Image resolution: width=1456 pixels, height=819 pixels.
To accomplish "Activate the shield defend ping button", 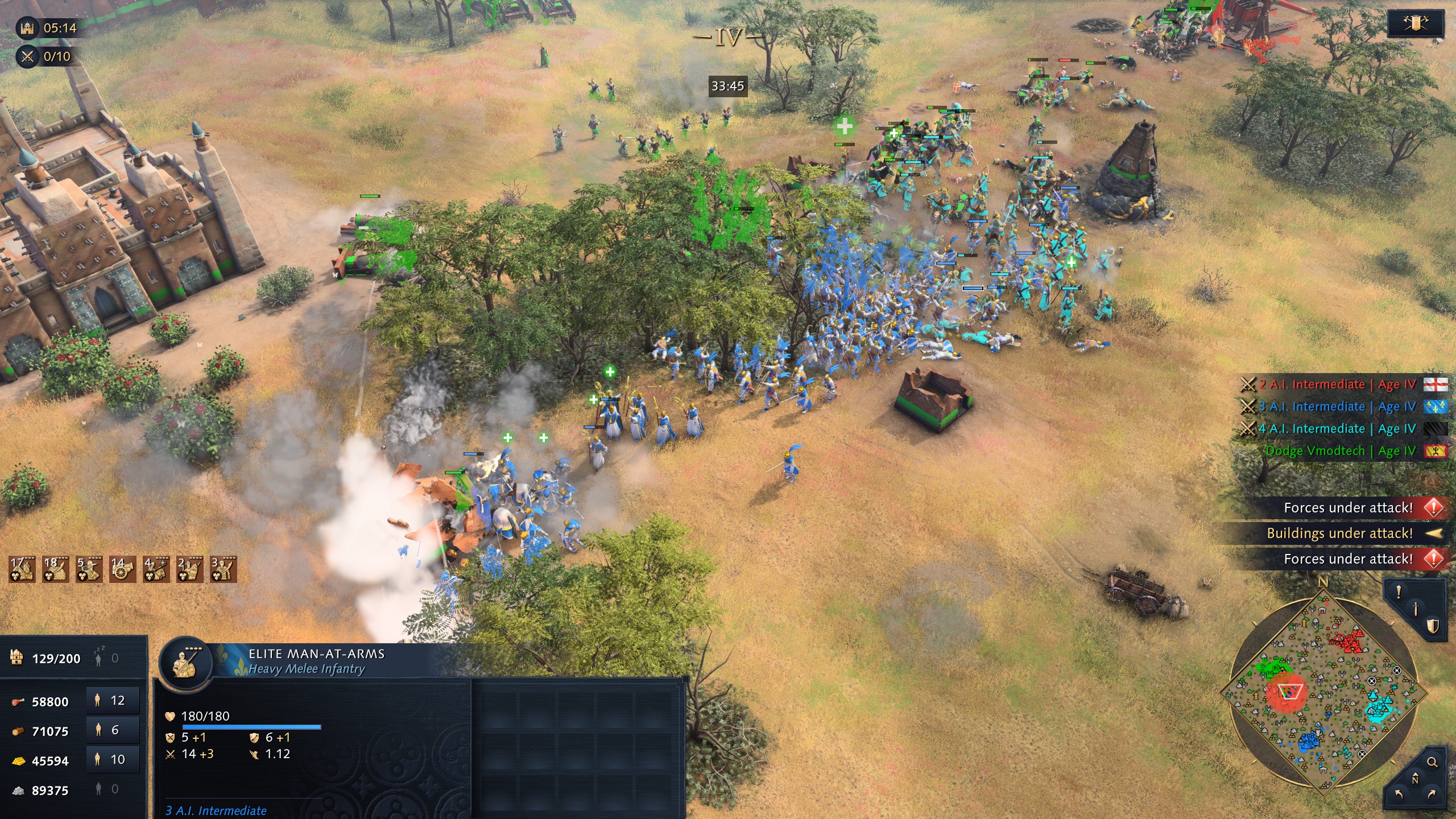I will [x=1433, y=626].
